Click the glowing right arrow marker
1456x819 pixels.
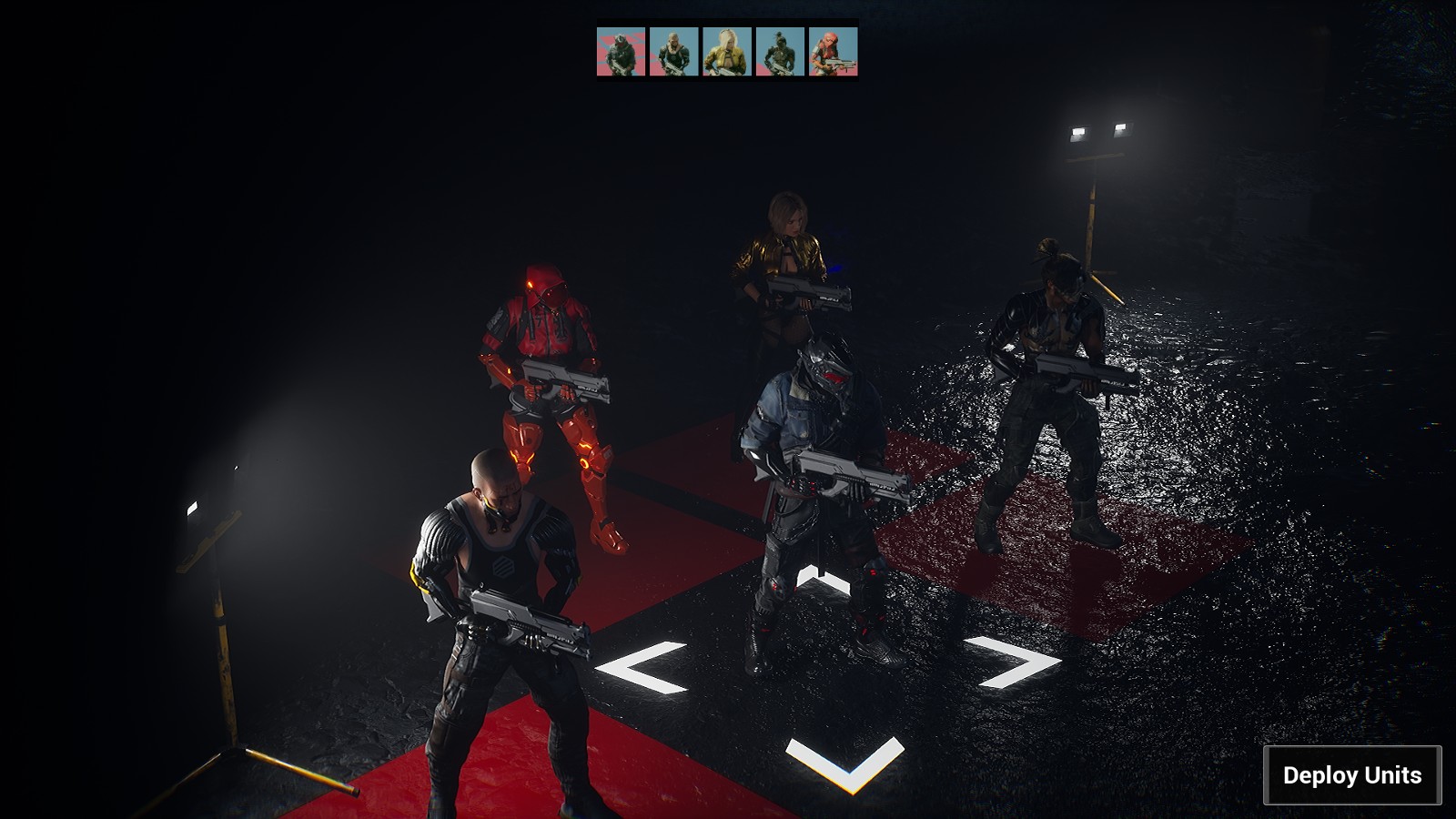click(1016, 660)
